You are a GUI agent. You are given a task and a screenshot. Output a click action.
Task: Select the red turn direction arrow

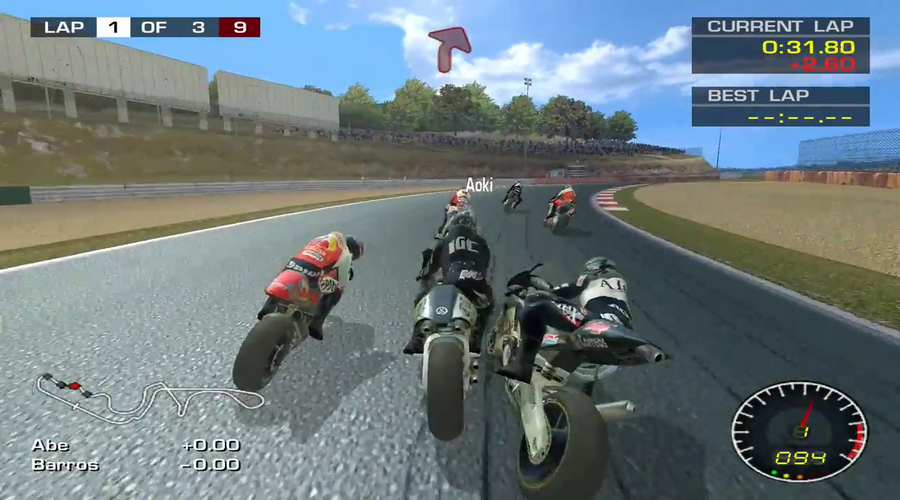[x=449, y=47]
